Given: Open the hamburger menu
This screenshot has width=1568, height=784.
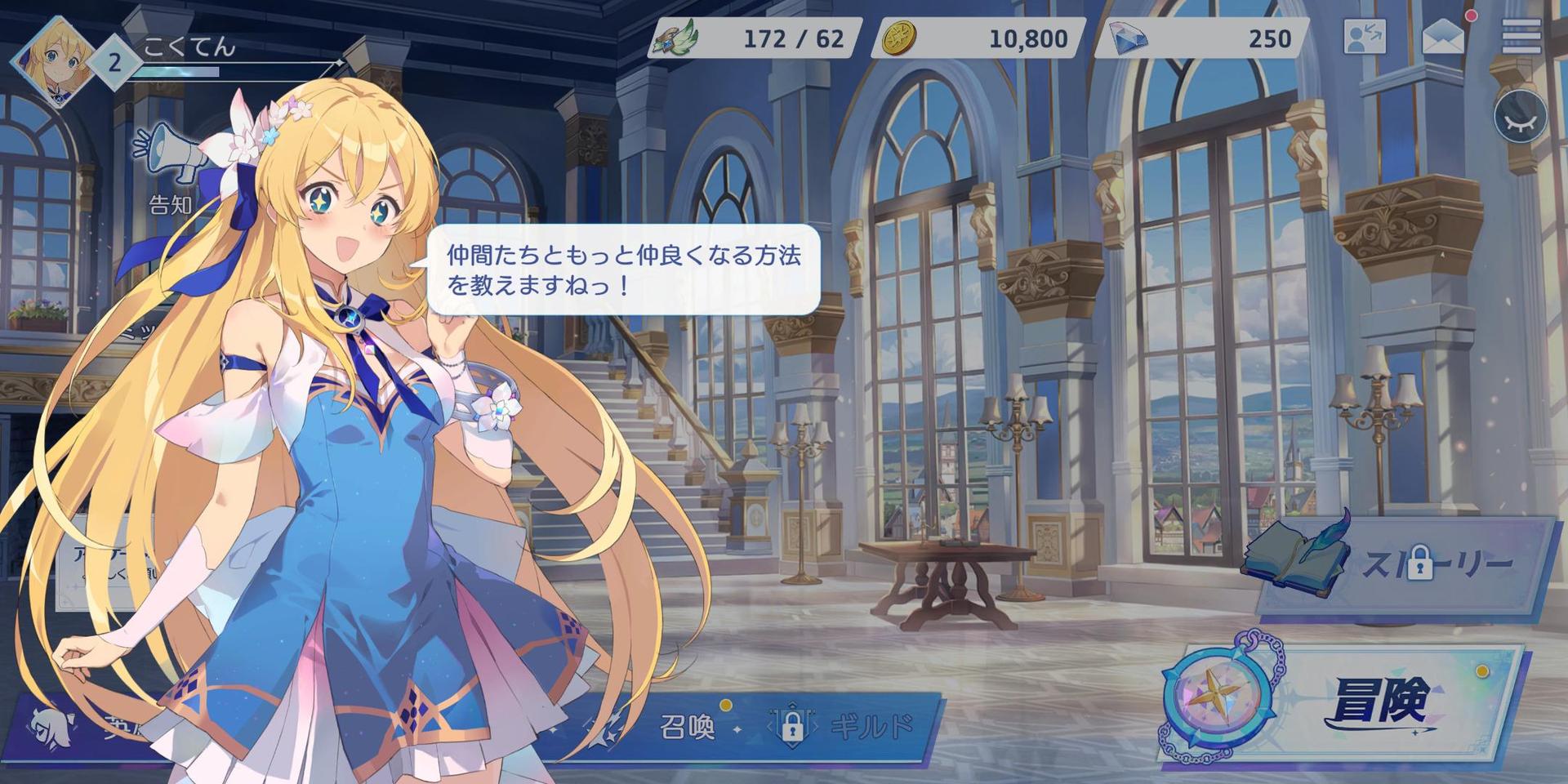Looking at the screenshot, I should click(x=1521, y=38).
